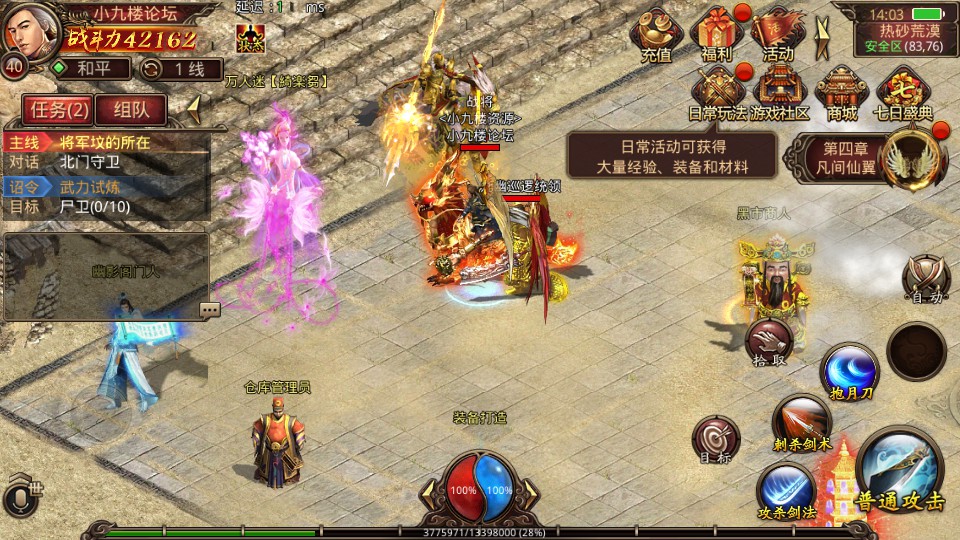Switch to the 组队 team tab
Screen dimensions: 960x540
[x=131, y=109]
